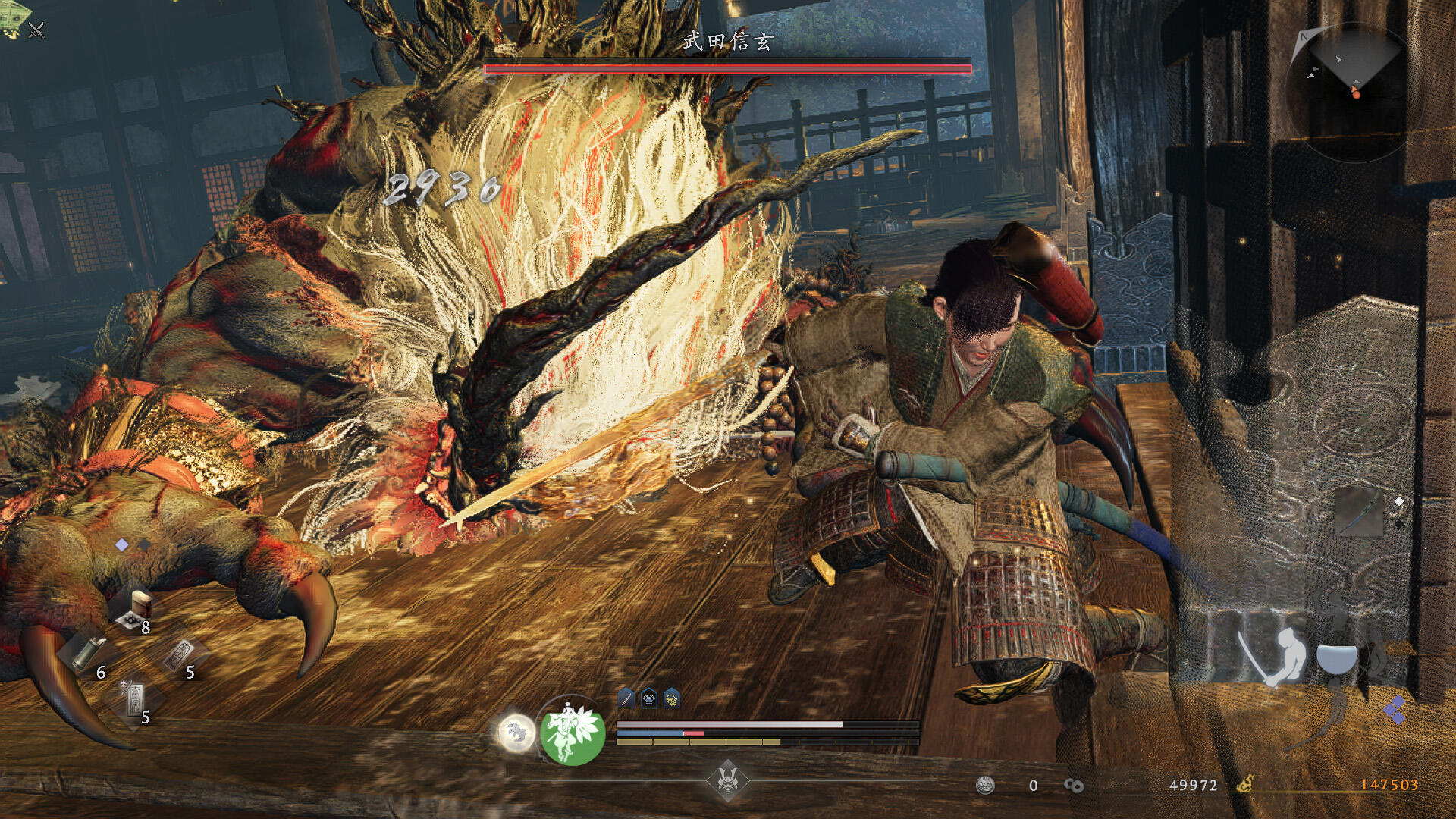The width and height of the screenshot is (1456, 819).
Task: Inspect the yellow skull status icon
Action: coord(672,698)
